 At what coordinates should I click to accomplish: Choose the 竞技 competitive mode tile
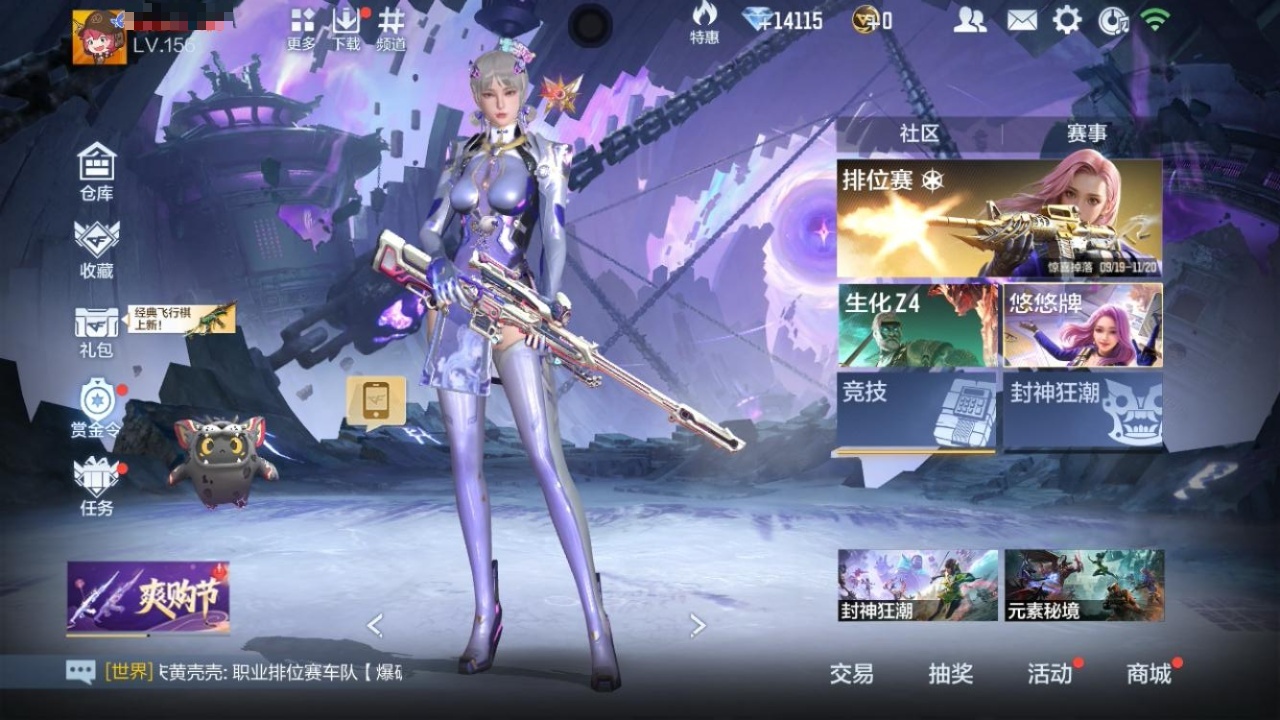[x=916, y=410]
